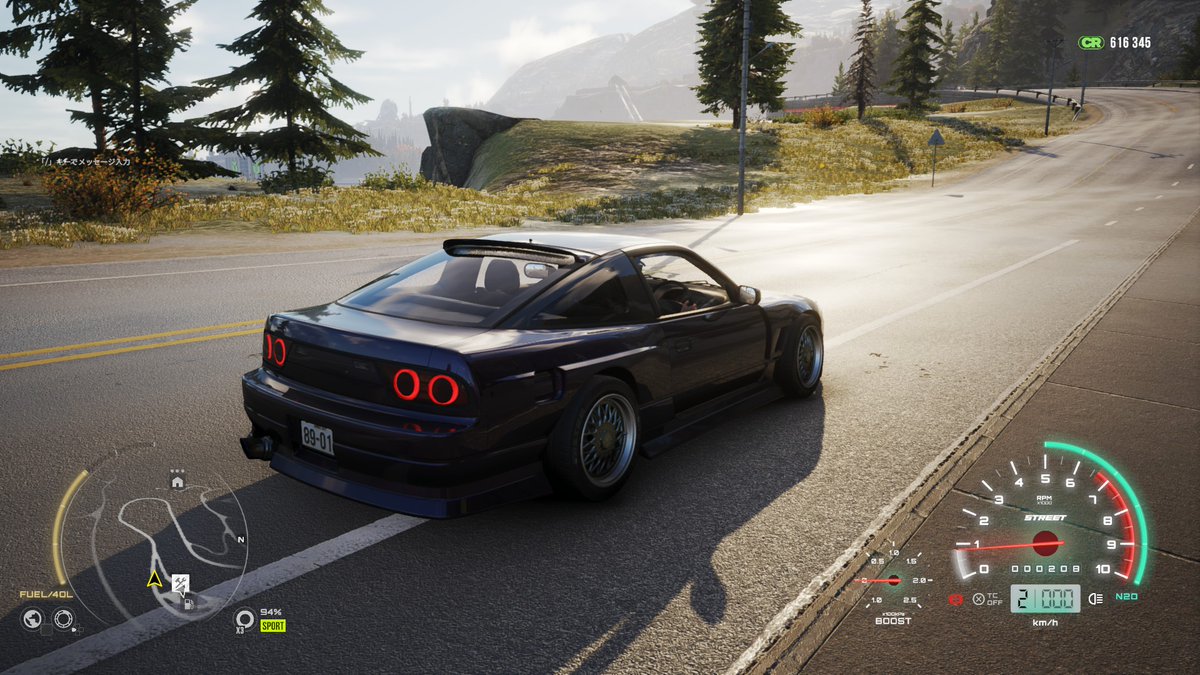Toggle the SPORT driving mode badge
Viewport: 1200px width, 675px height.
pos(273,626)
